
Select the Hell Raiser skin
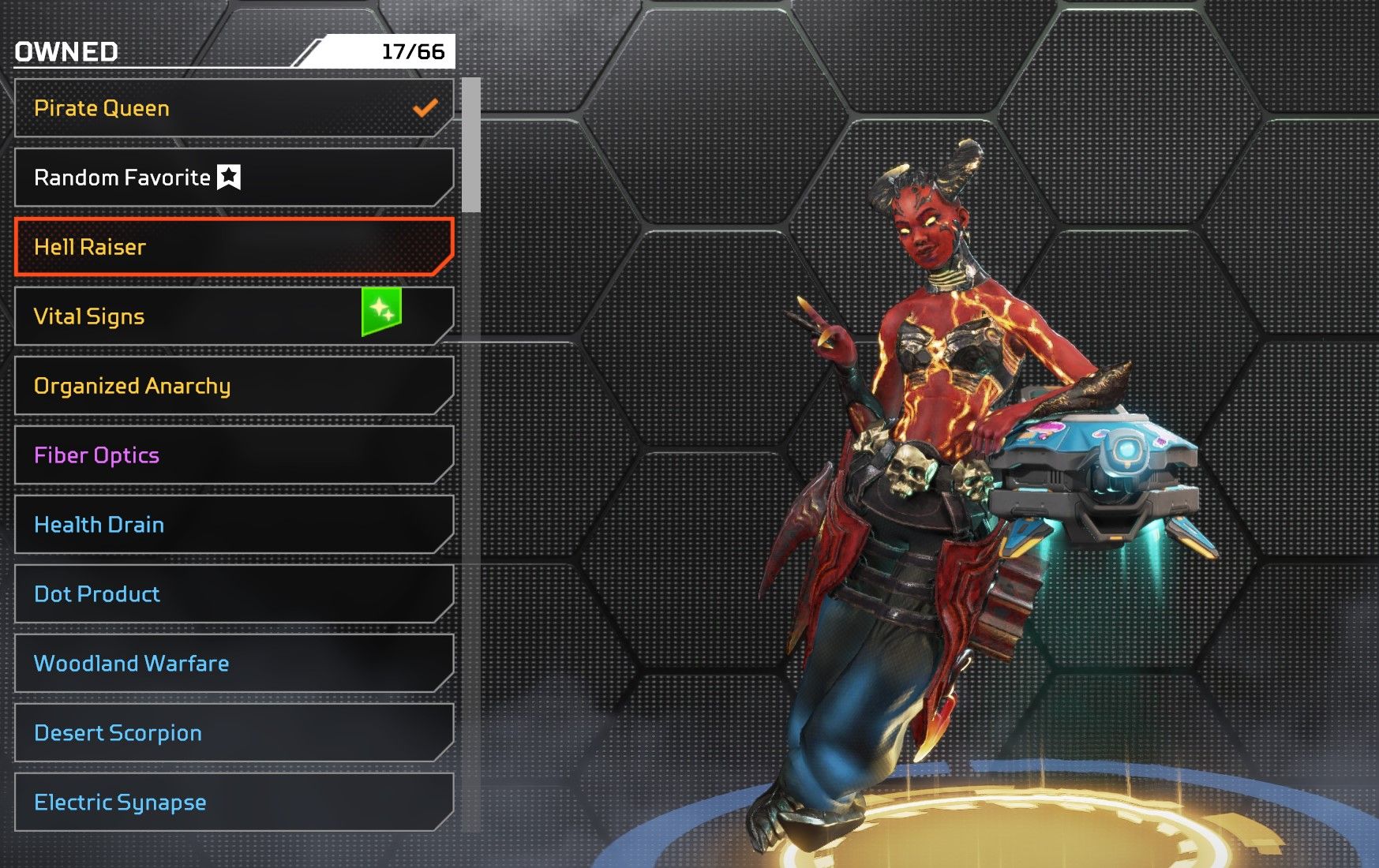click(x=234, y=247)
